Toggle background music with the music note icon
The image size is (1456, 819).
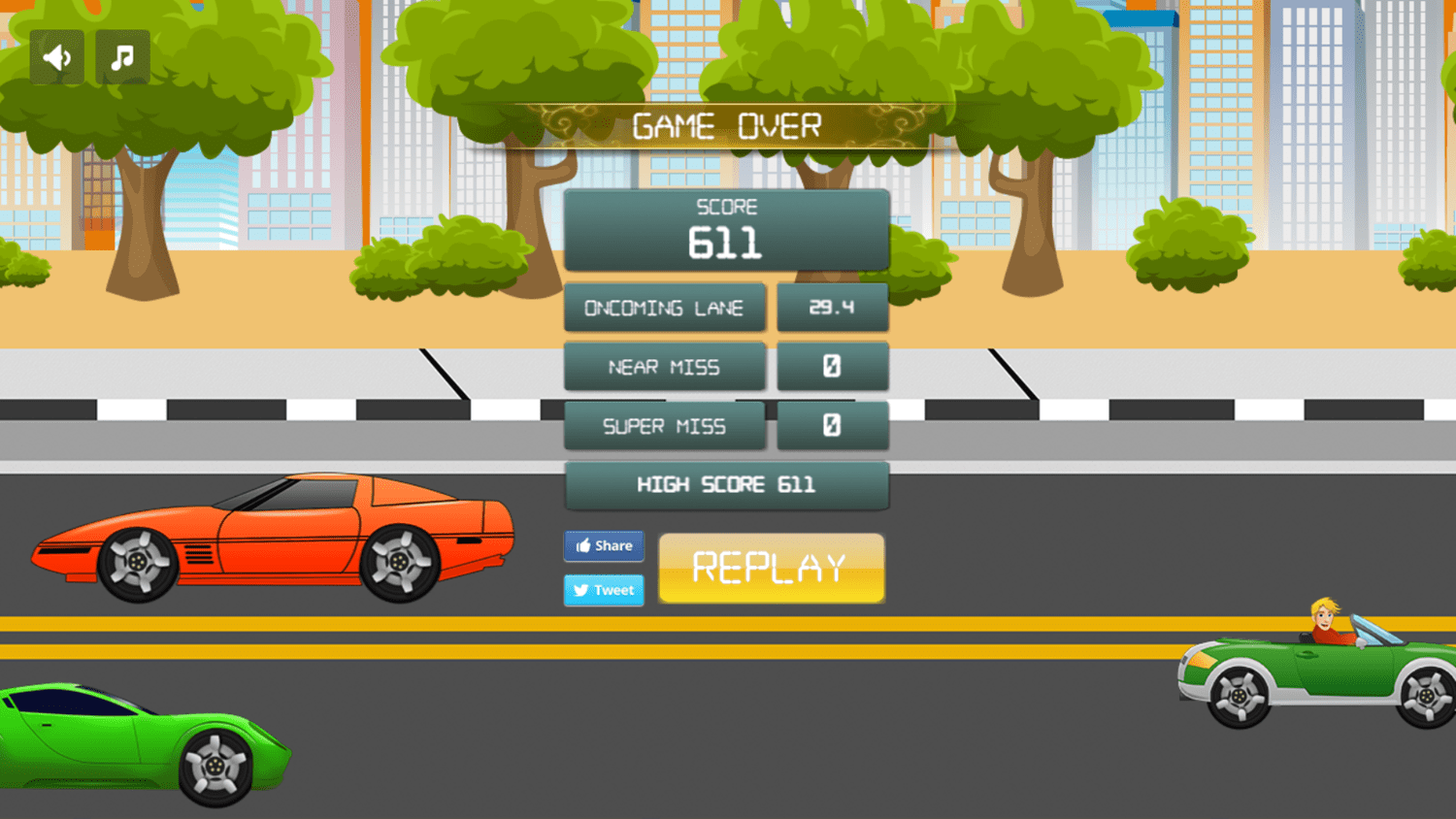click(123, 56)
